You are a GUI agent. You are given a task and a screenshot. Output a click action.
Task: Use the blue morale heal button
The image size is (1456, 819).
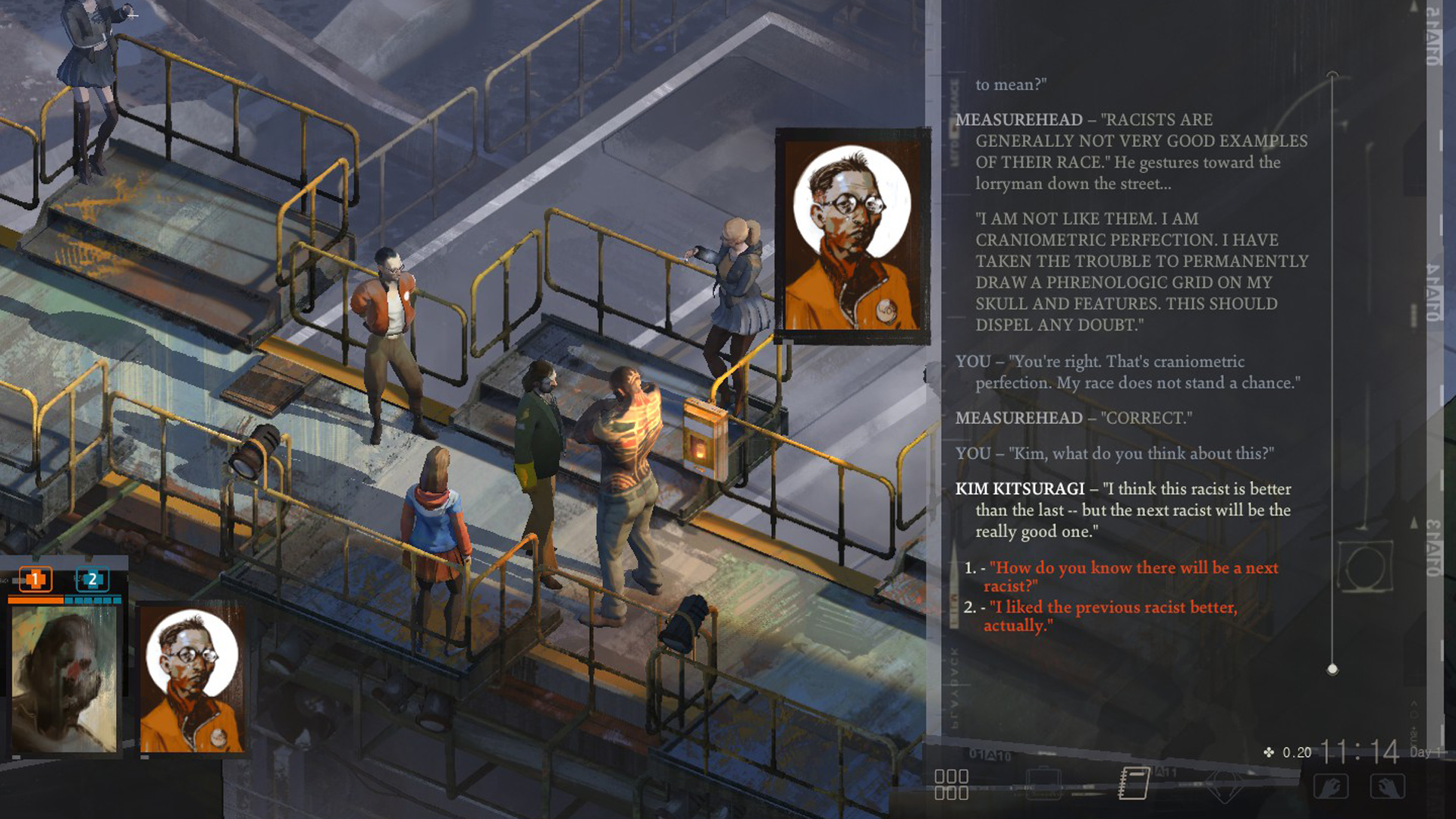93,580
